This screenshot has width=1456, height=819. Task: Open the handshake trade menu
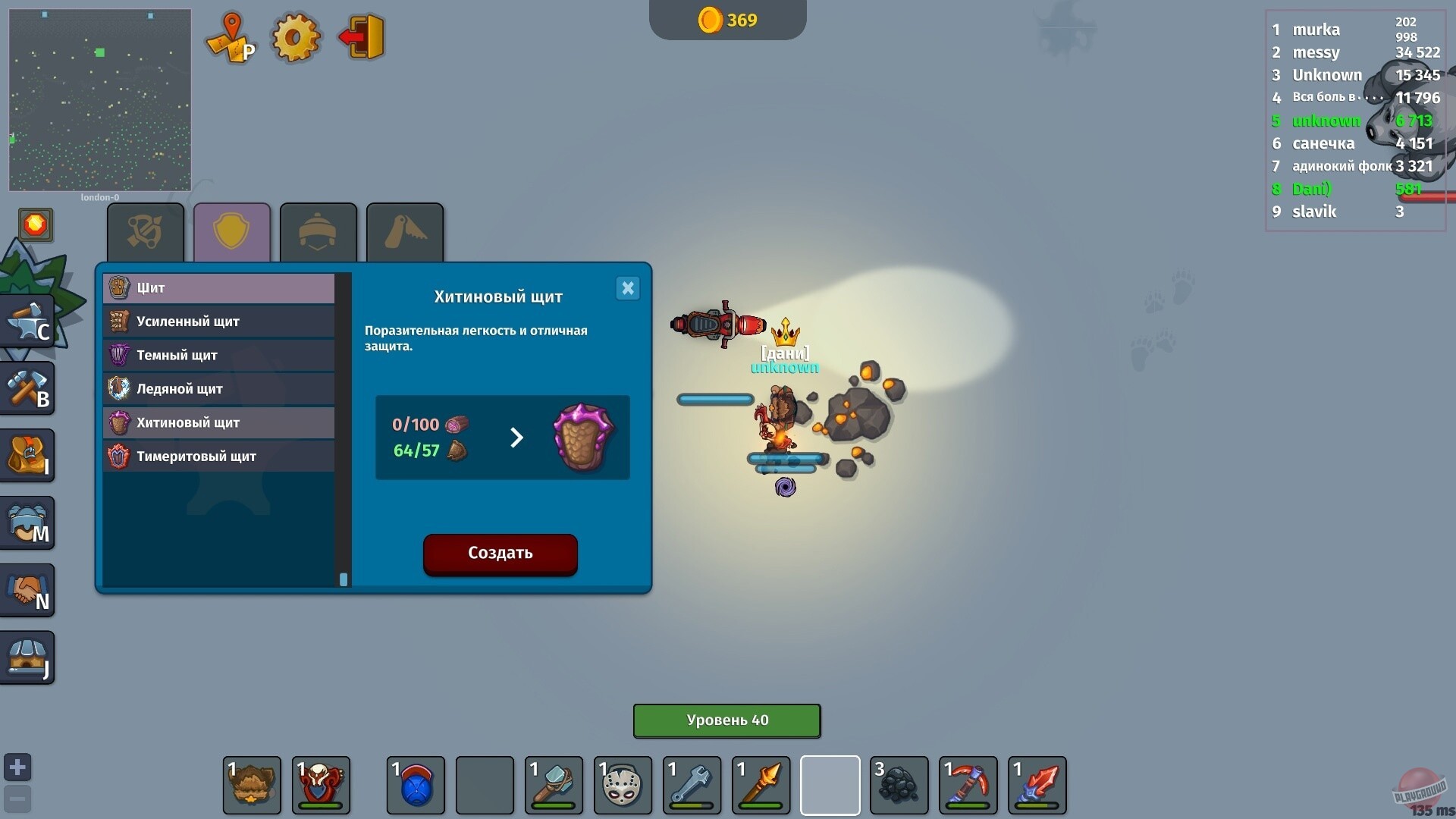pos(28,590)
